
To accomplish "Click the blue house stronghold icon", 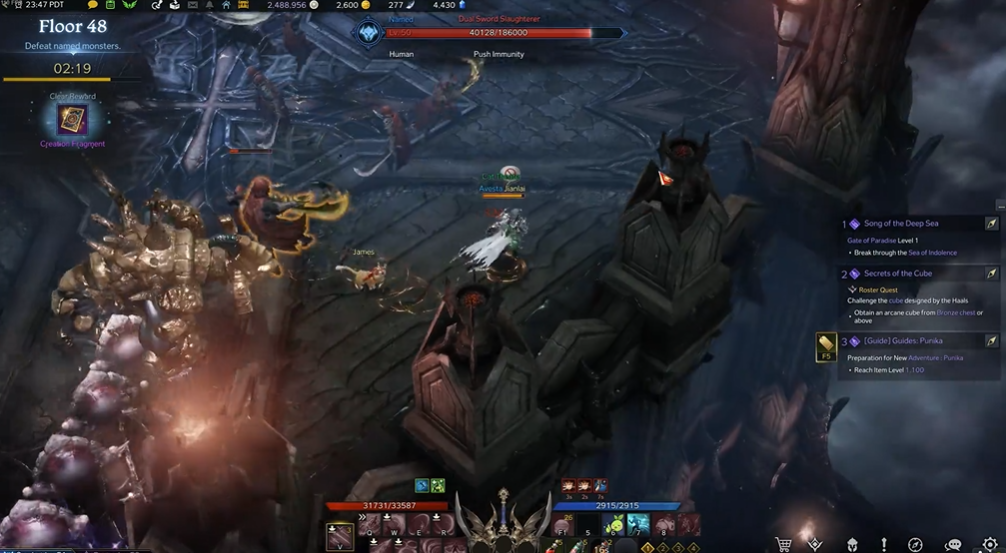I will [227, 5].
